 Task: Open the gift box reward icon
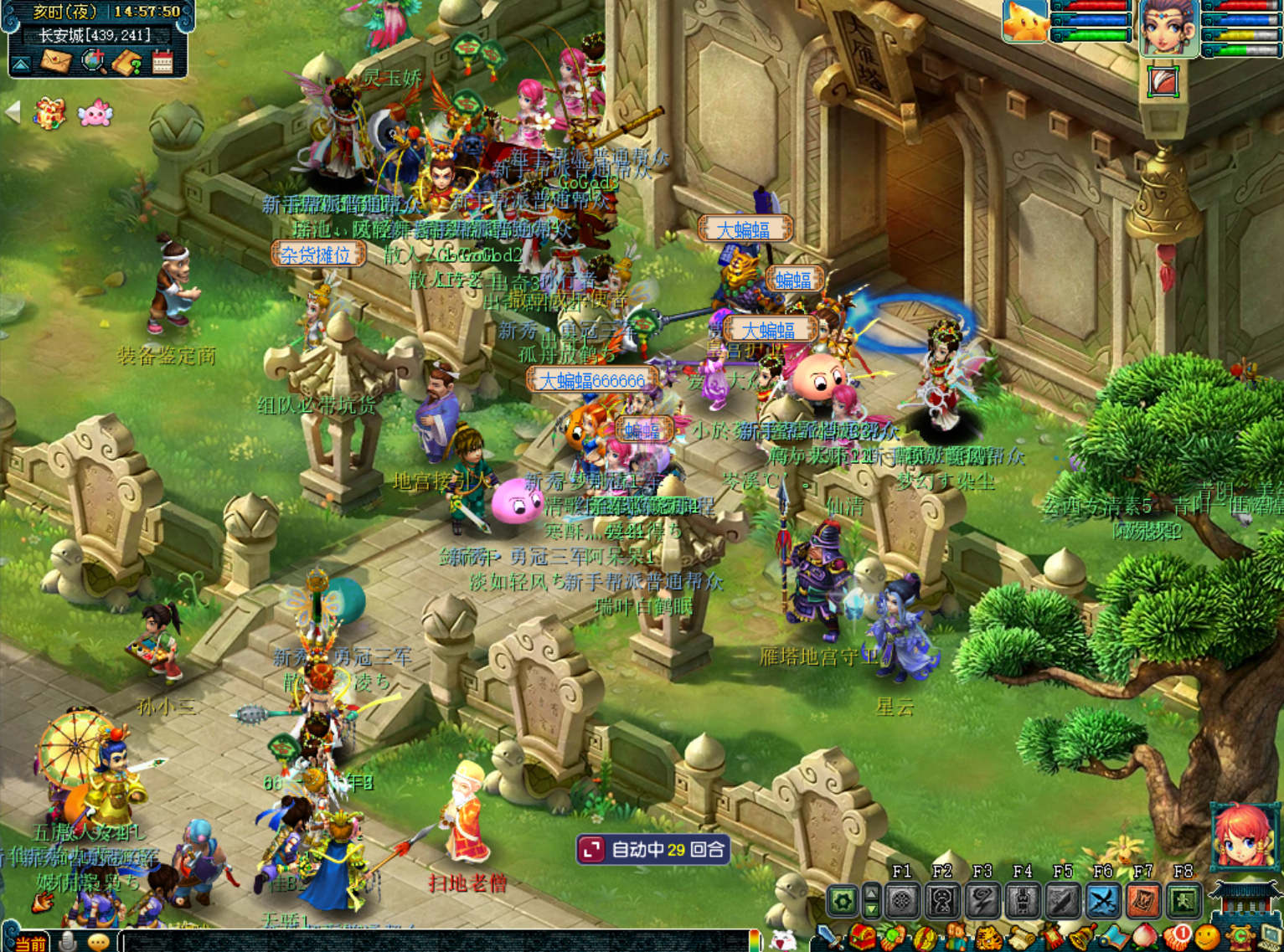pos(49,113)
